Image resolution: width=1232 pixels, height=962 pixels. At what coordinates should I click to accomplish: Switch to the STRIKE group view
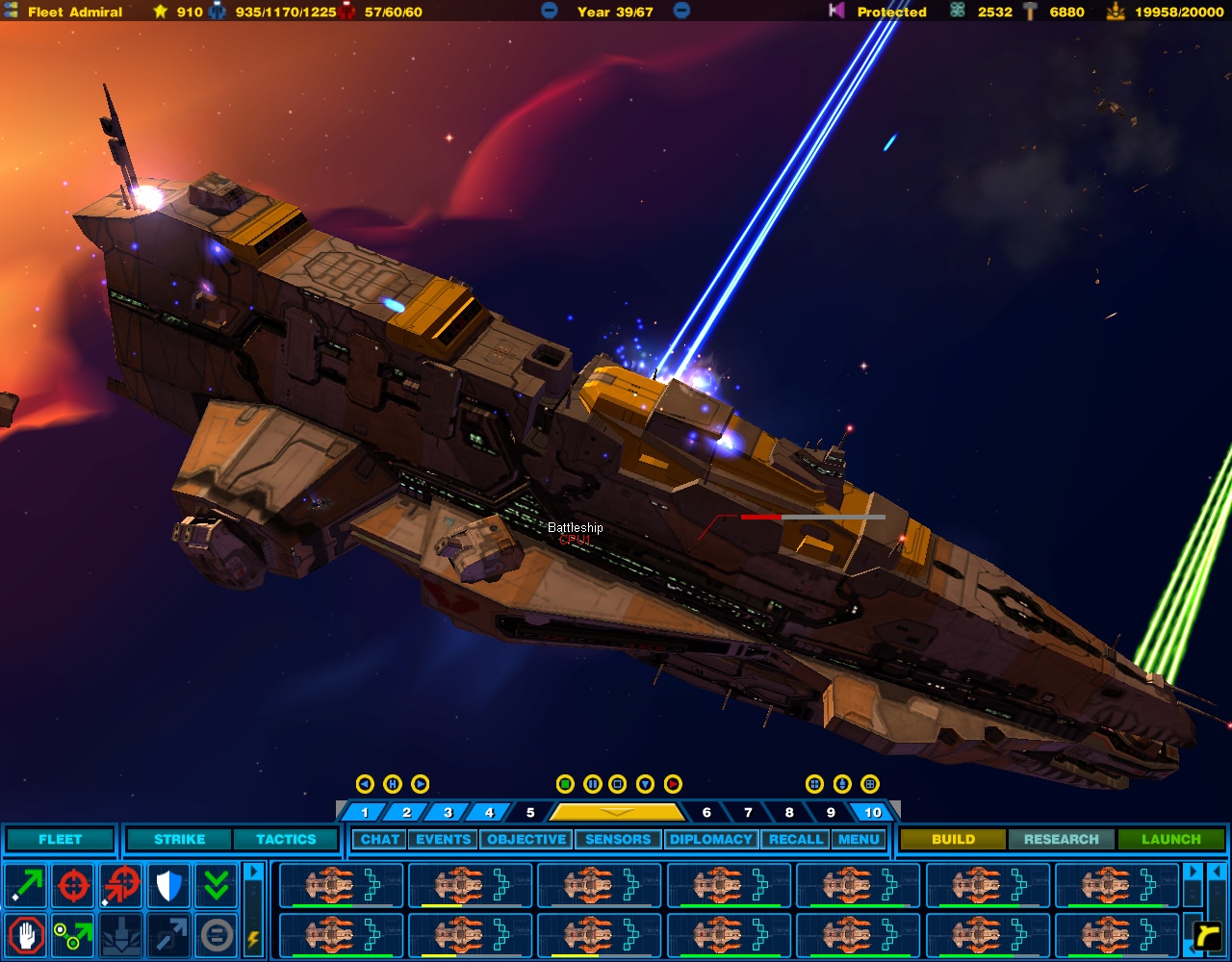coord(179,840)
